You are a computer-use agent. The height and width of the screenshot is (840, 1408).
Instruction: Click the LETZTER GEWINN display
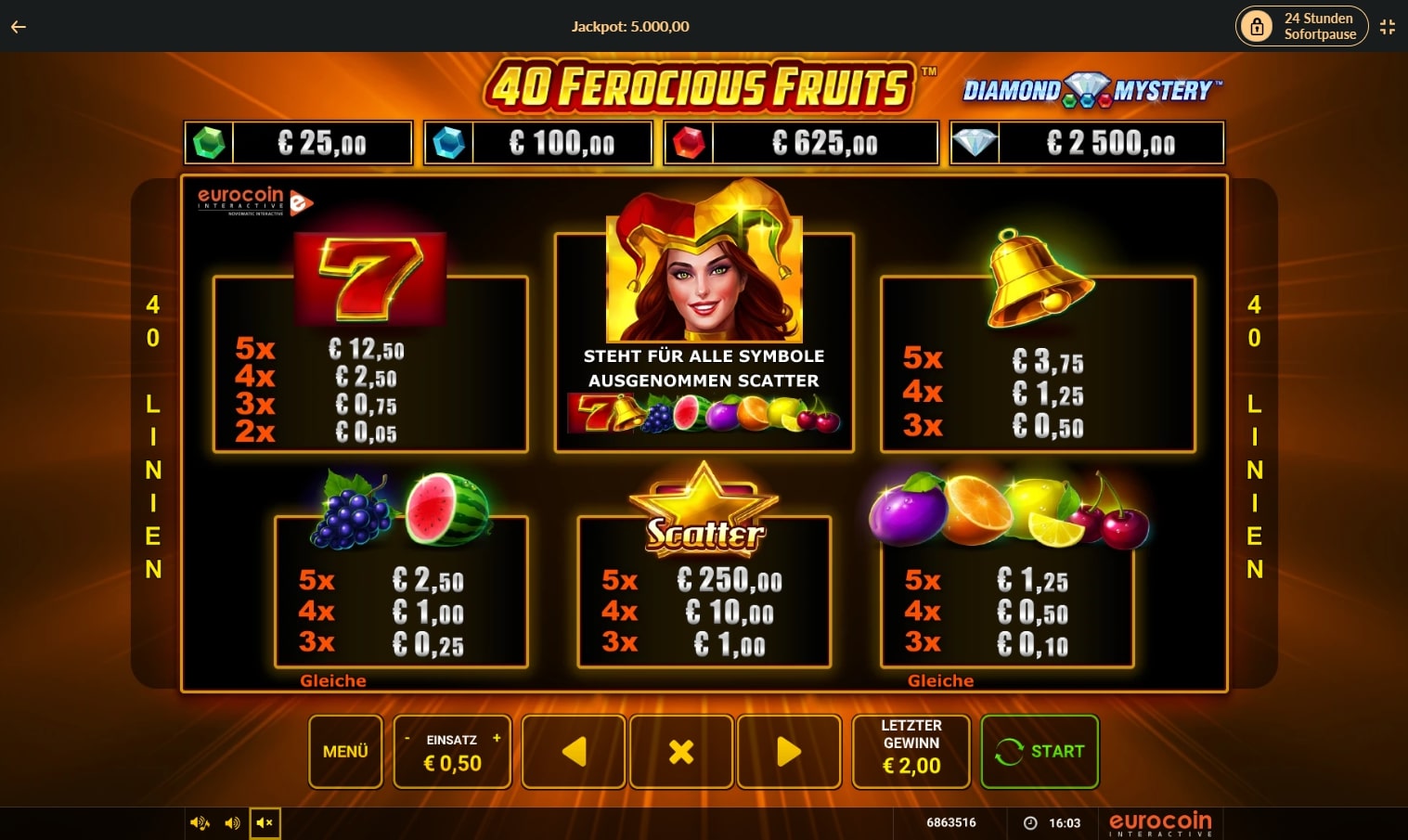coord(911,751)
